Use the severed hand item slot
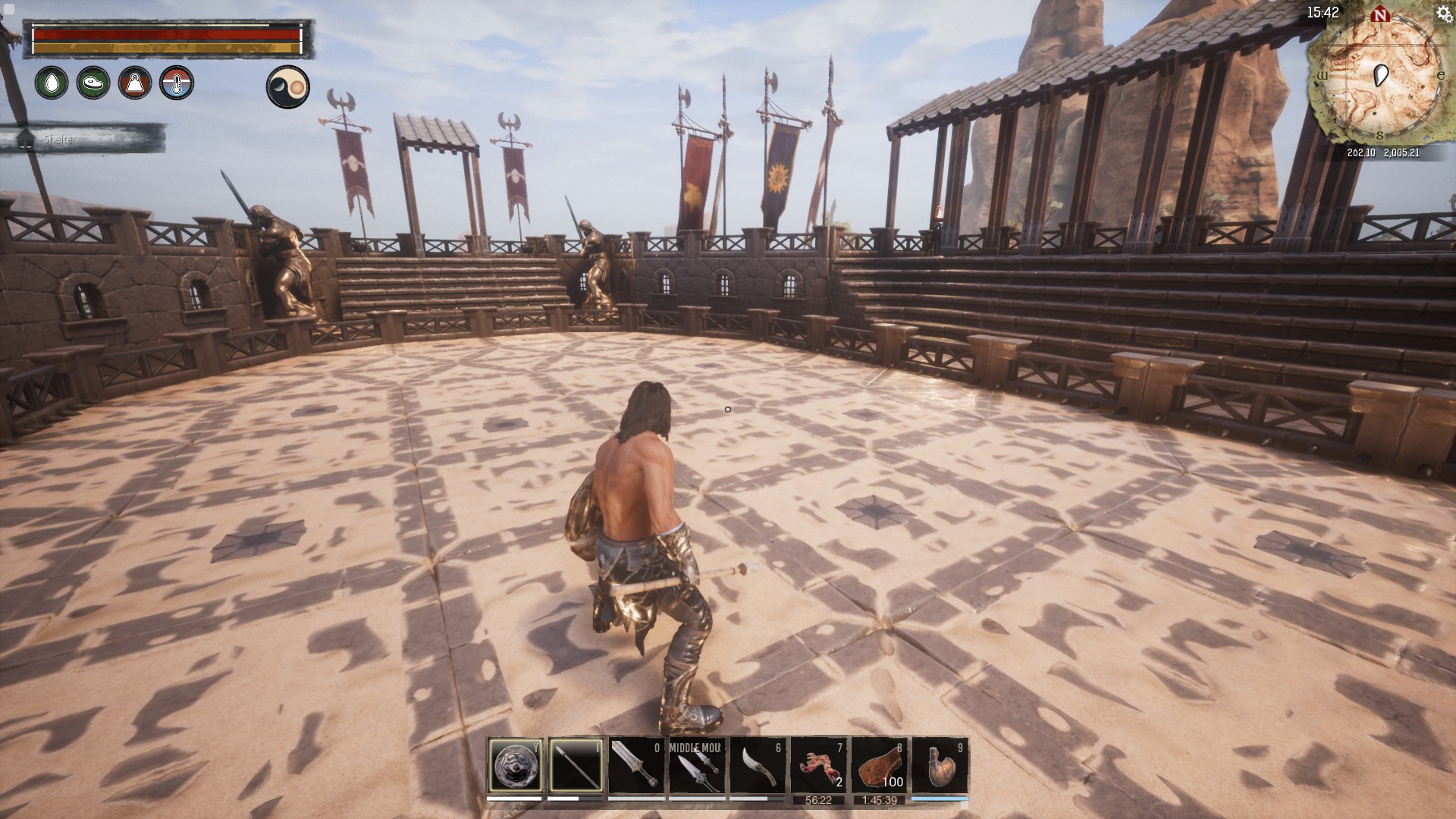Image resolution: width=1456 pixels, height=819 pixels. coord(818,766)
